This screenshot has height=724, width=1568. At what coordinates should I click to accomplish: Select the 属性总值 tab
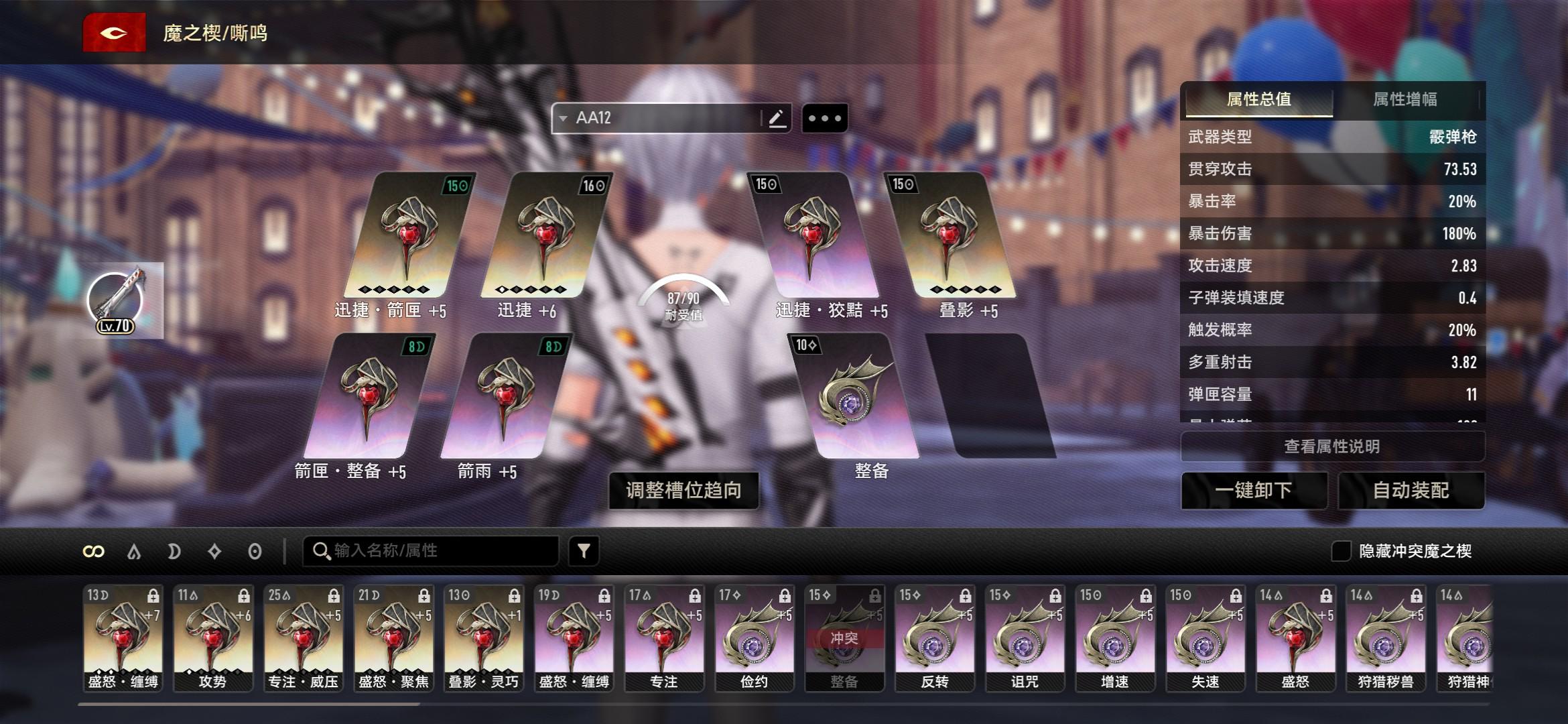[1258, 100]
